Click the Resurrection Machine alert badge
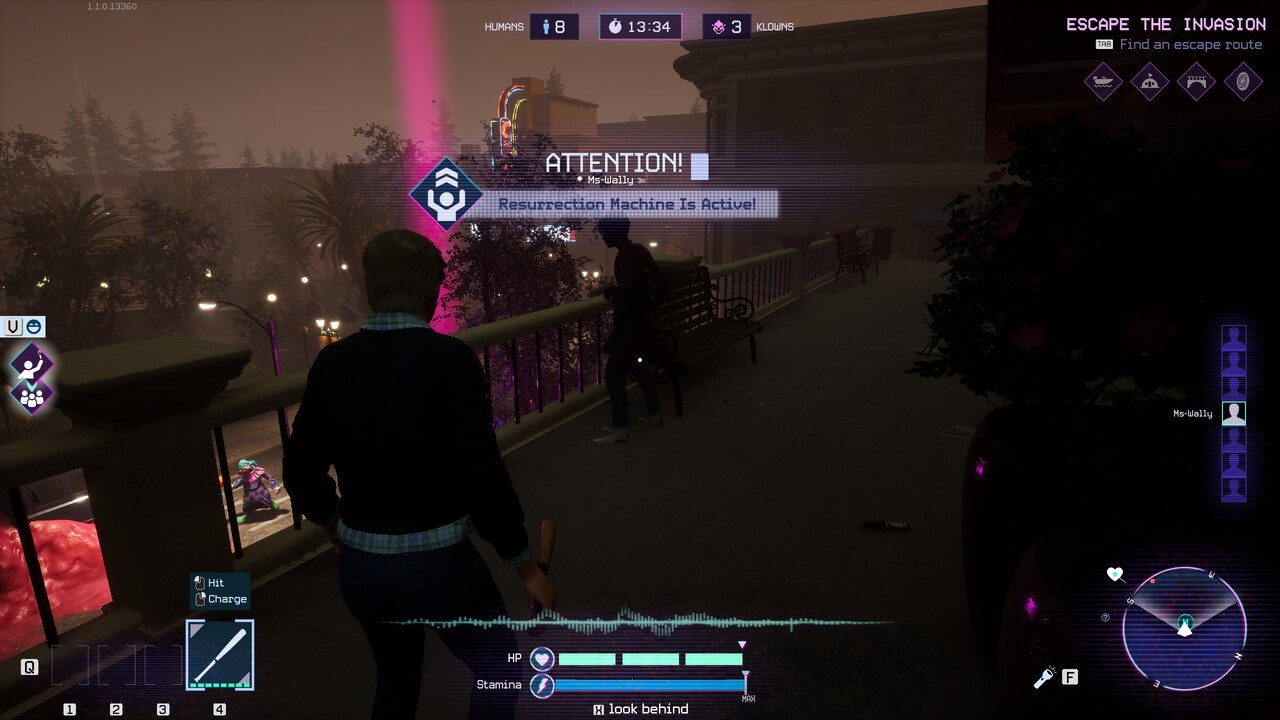The height and width of the screenshot is (720, 1280). (443, 195)
